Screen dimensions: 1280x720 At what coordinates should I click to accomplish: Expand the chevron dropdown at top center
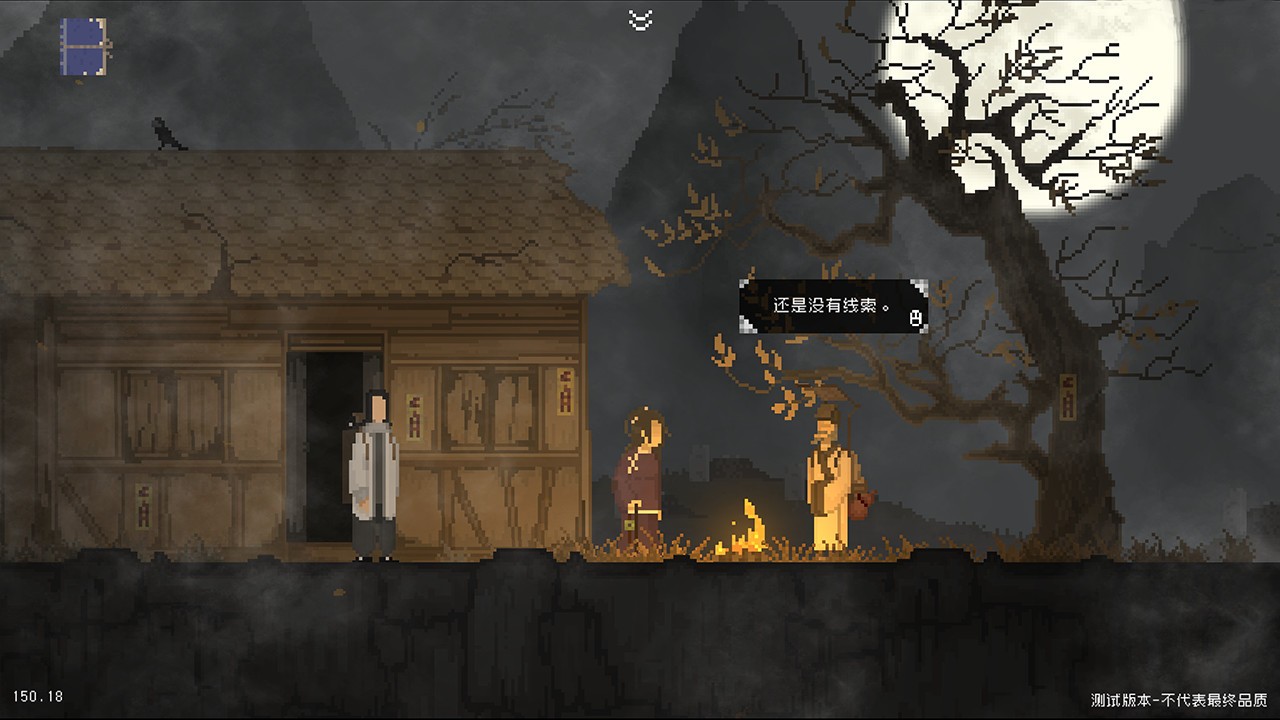640,18
